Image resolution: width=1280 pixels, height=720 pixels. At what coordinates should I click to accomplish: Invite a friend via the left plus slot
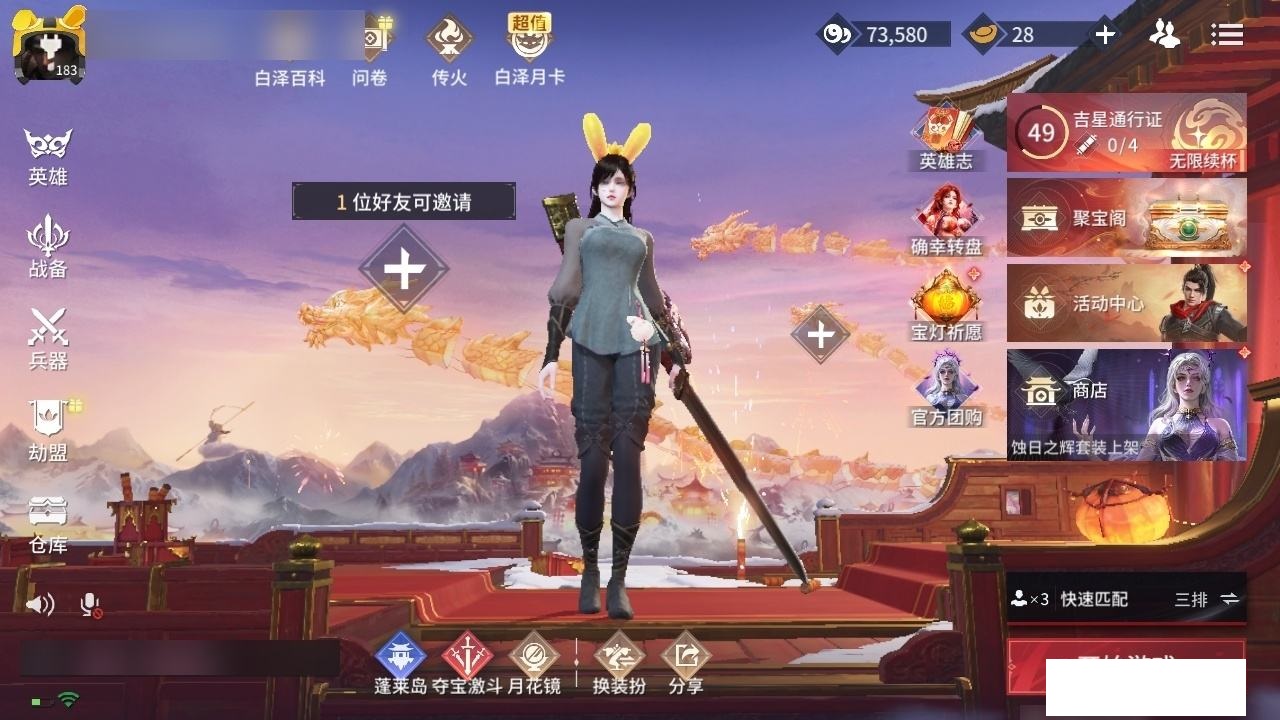(x=403, y=269)
